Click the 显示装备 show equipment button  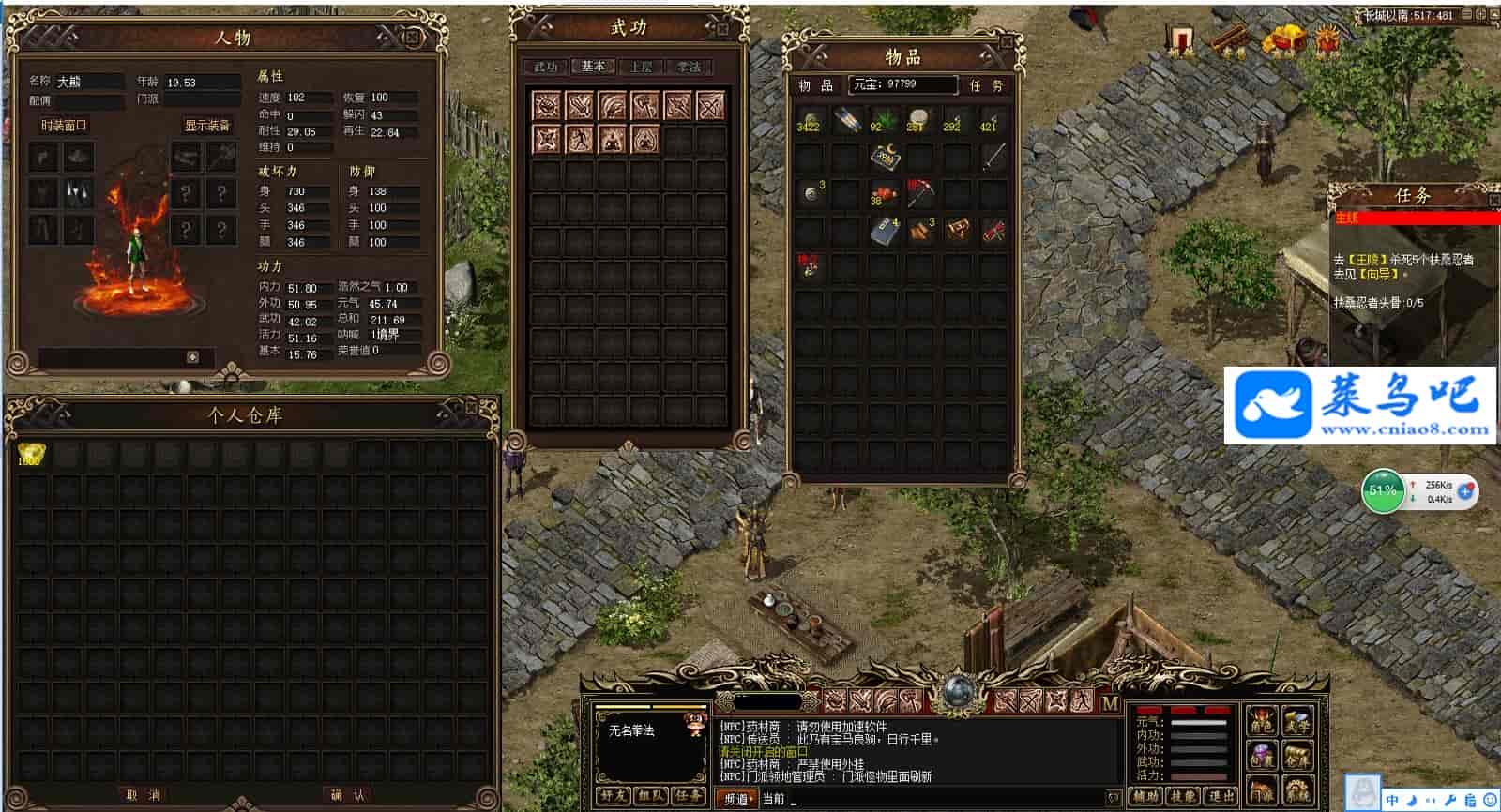coord(207,125)
